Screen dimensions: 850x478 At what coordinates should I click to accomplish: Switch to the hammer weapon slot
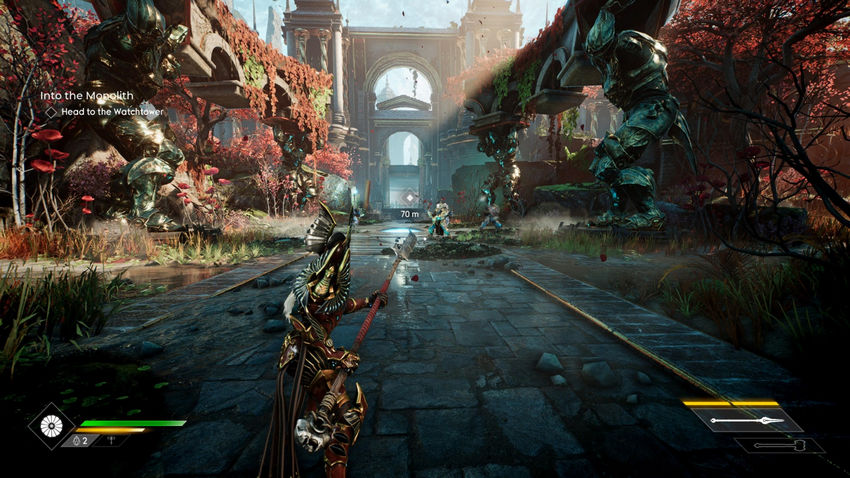[x=779, y=446]
